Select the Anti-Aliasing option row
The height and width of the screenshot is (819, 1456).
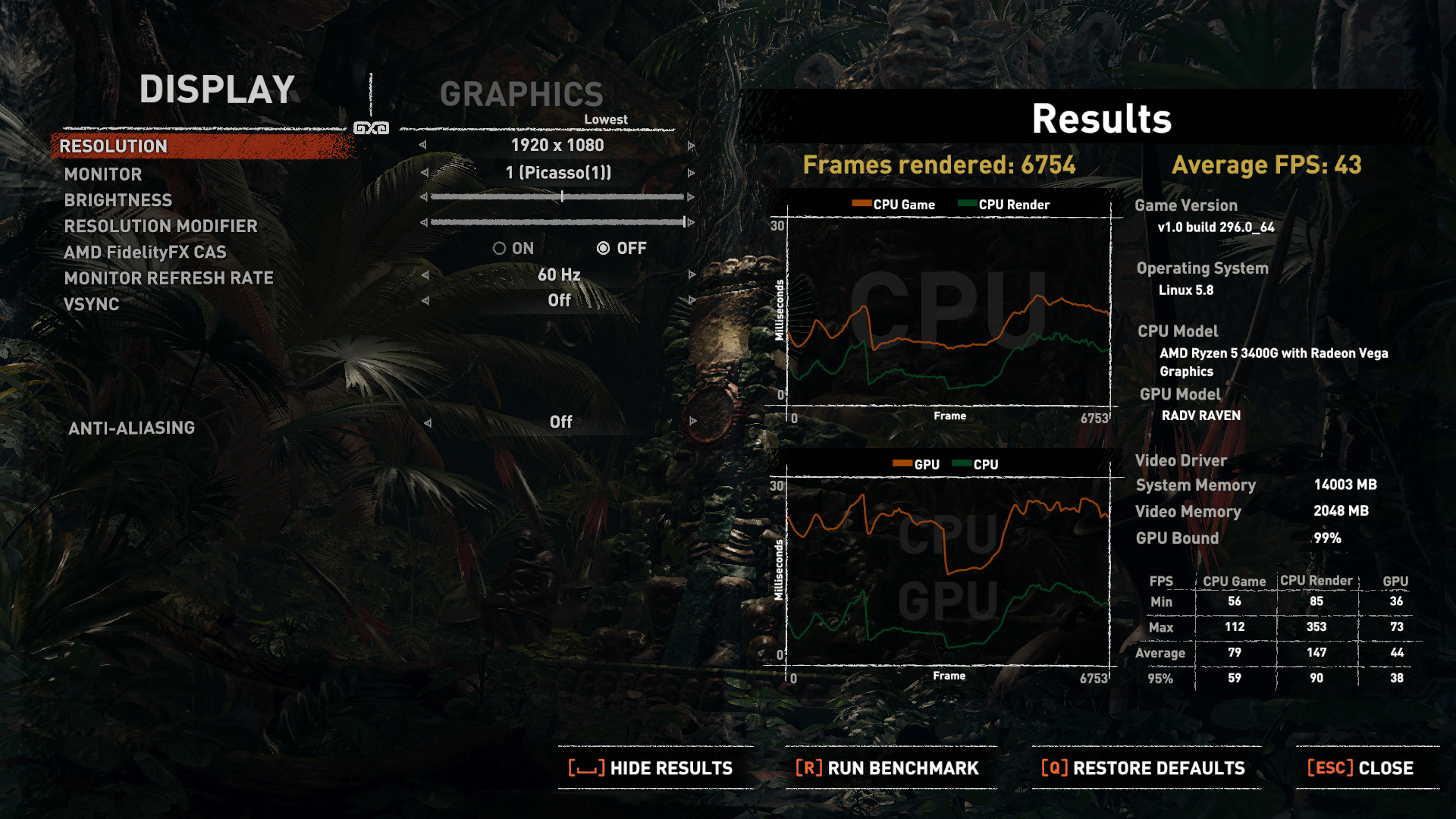tap(132, 428)
